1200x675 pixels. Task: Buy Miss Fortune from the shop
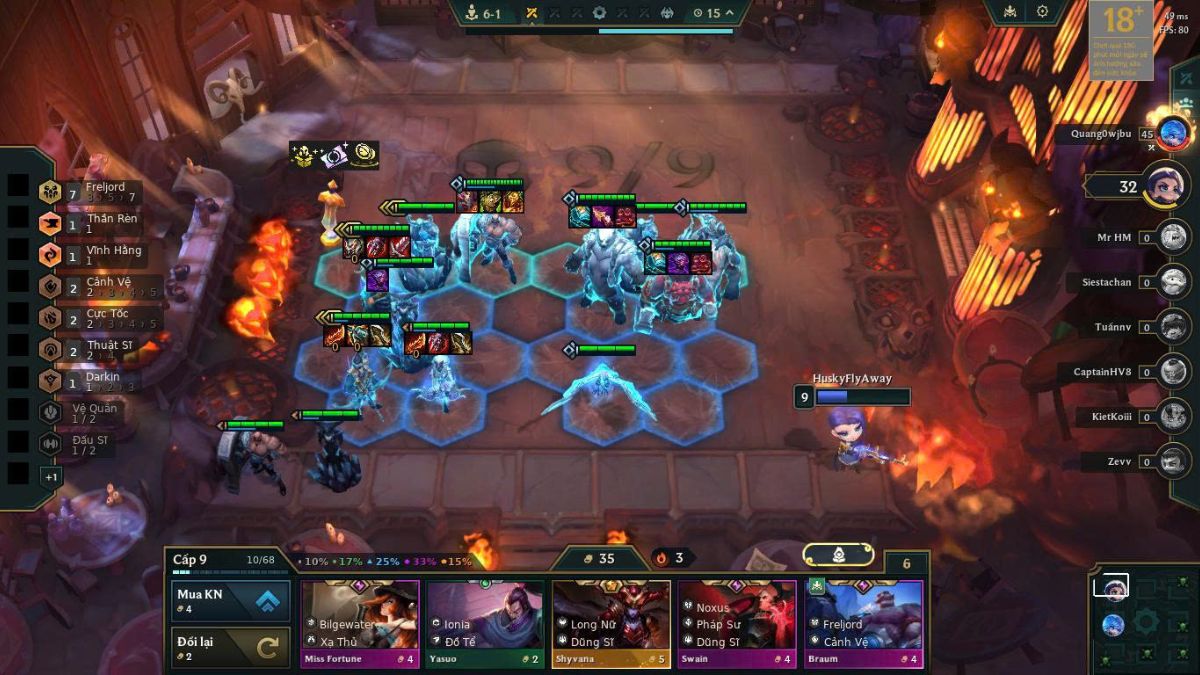[x=360, y=622]
